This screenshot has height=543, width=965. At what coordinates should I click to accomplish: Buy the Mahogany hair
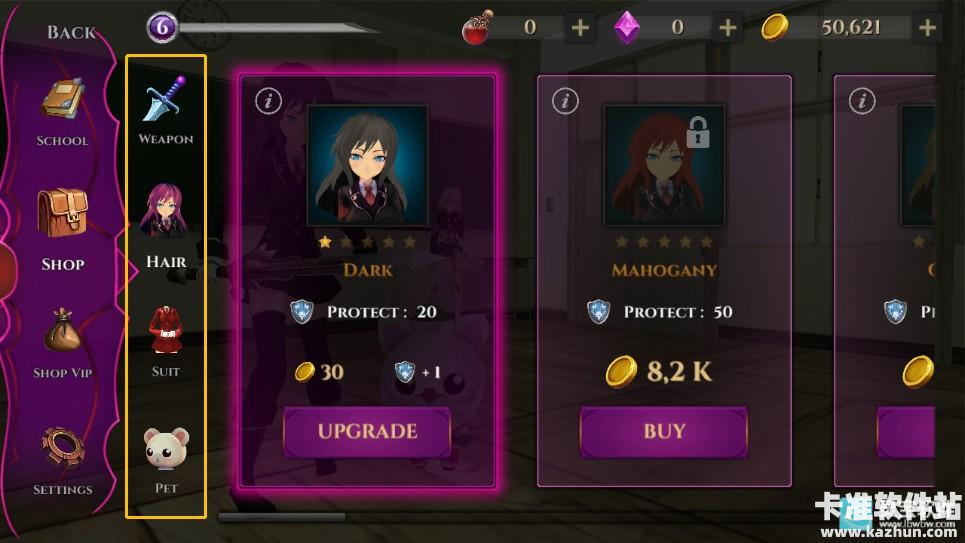[x=664, y=432]
